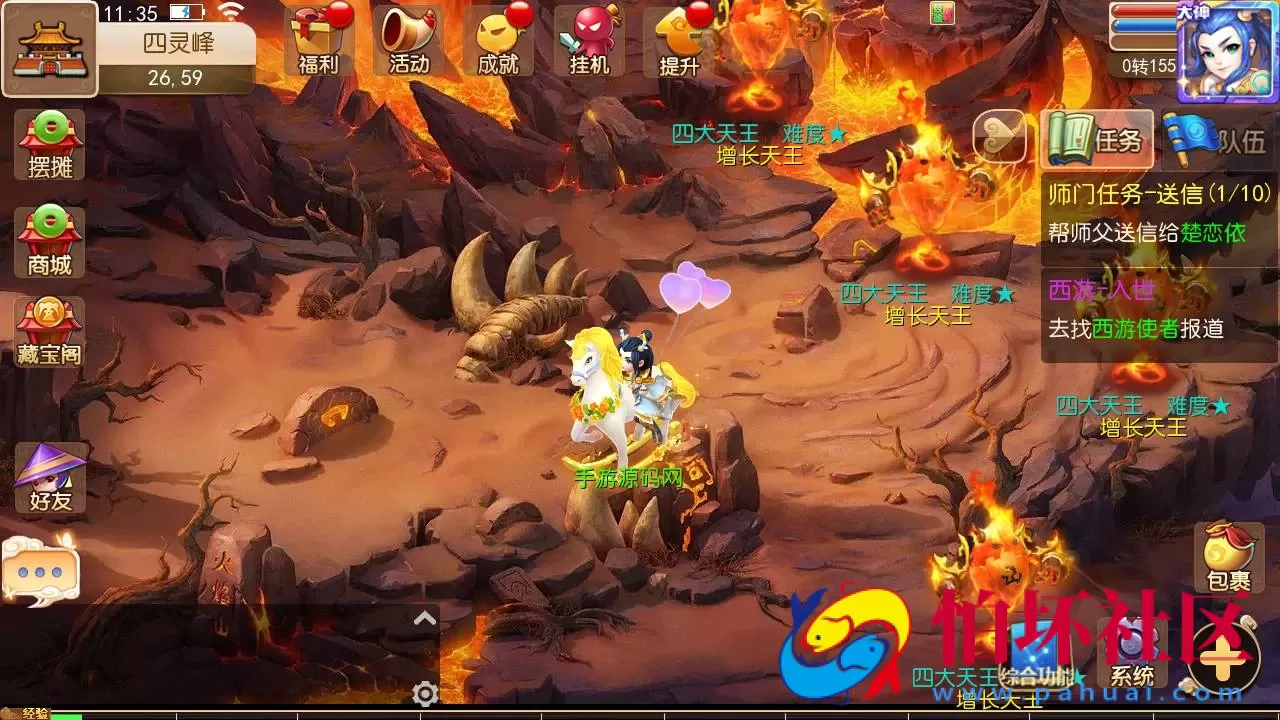1280x720 pixels.
Task: Open the 活动 activities icon
Action: click(408, 38)
